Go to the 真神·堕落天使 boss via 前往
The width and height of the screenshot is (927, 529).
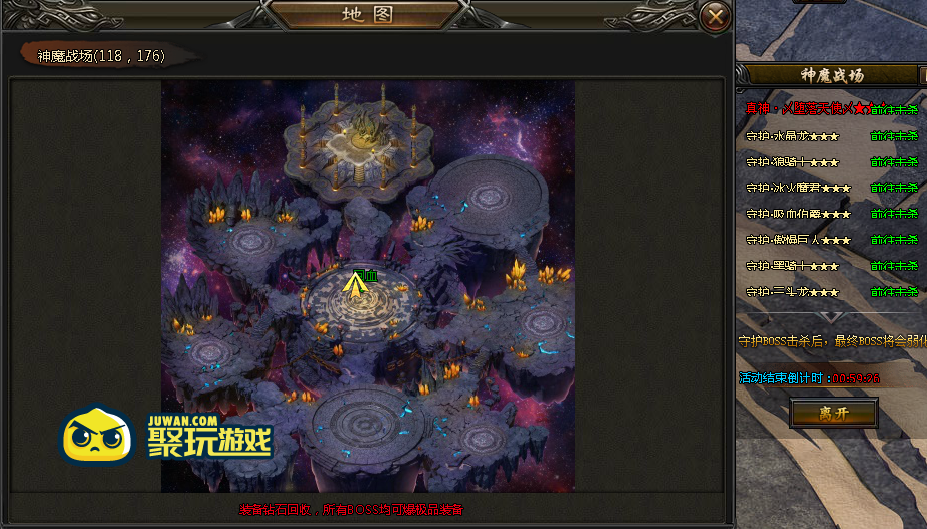pyautogui.click(x=882, y=109)
